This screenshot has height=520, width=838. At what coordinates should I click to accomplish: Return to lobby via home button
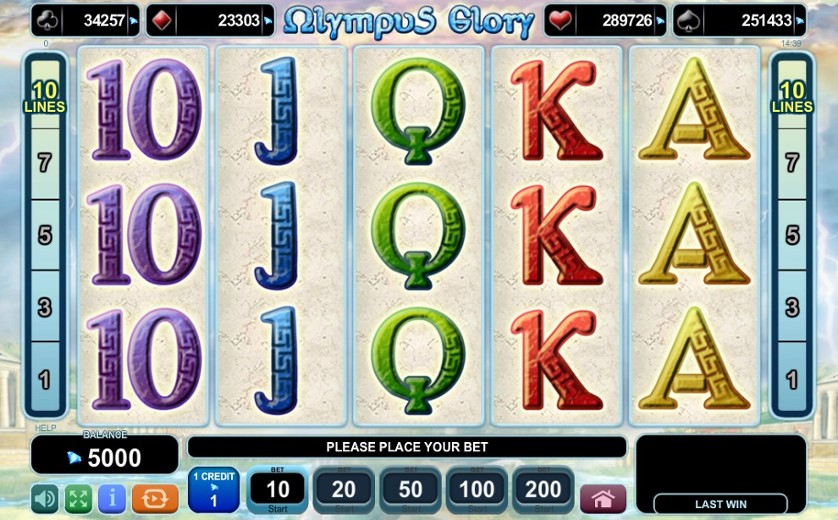pos(603,498)
